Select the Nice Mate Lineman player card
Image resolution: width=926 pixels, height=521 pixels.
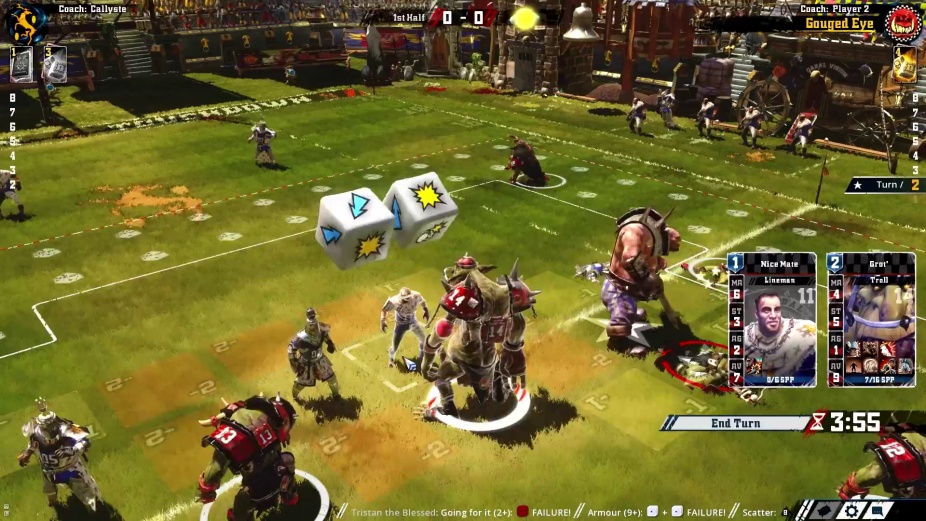(772, 320)
